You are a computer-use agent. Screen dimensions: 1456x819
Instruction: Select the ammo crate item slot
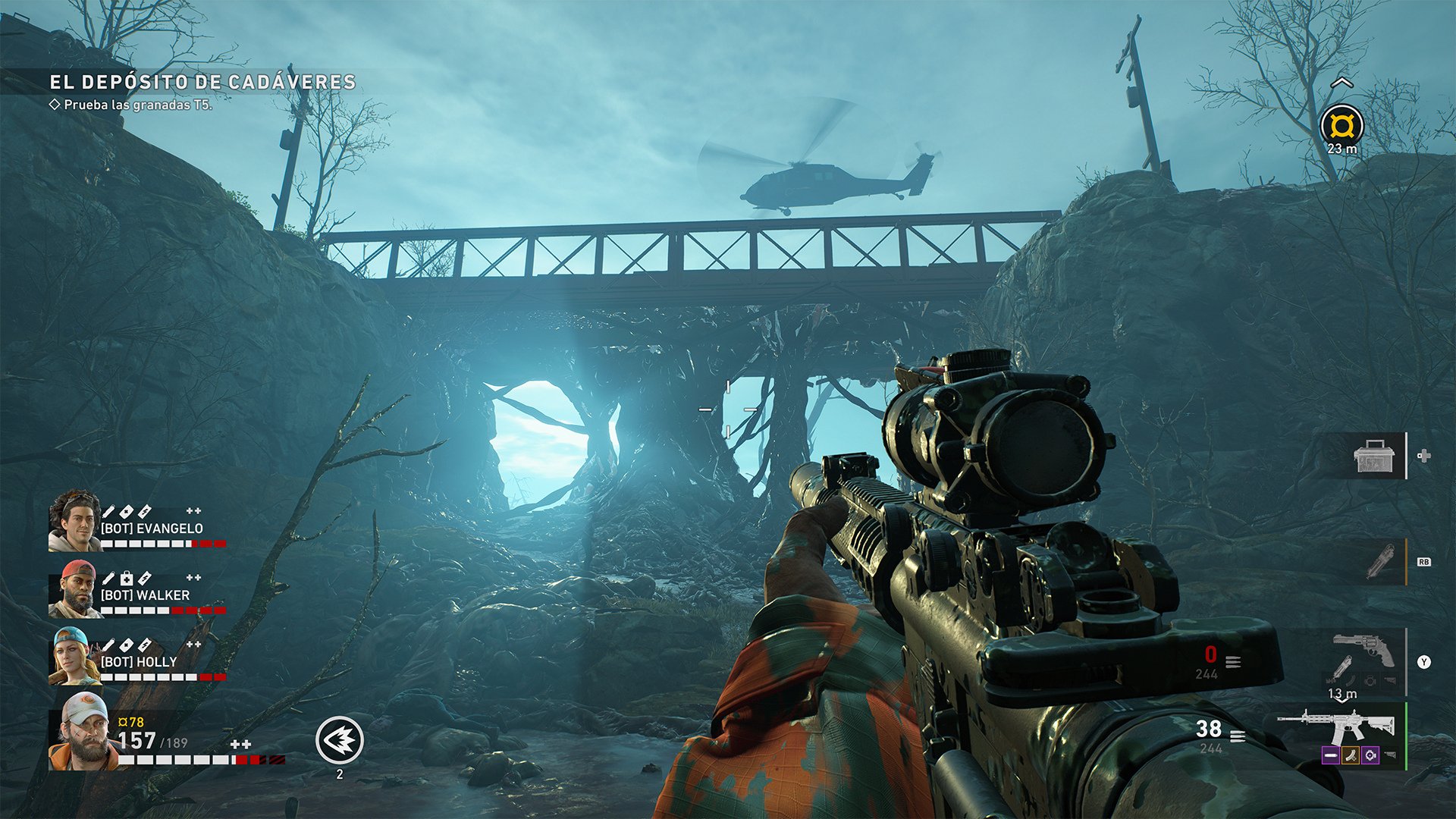pyautogui.click(x=1375, y=457)
